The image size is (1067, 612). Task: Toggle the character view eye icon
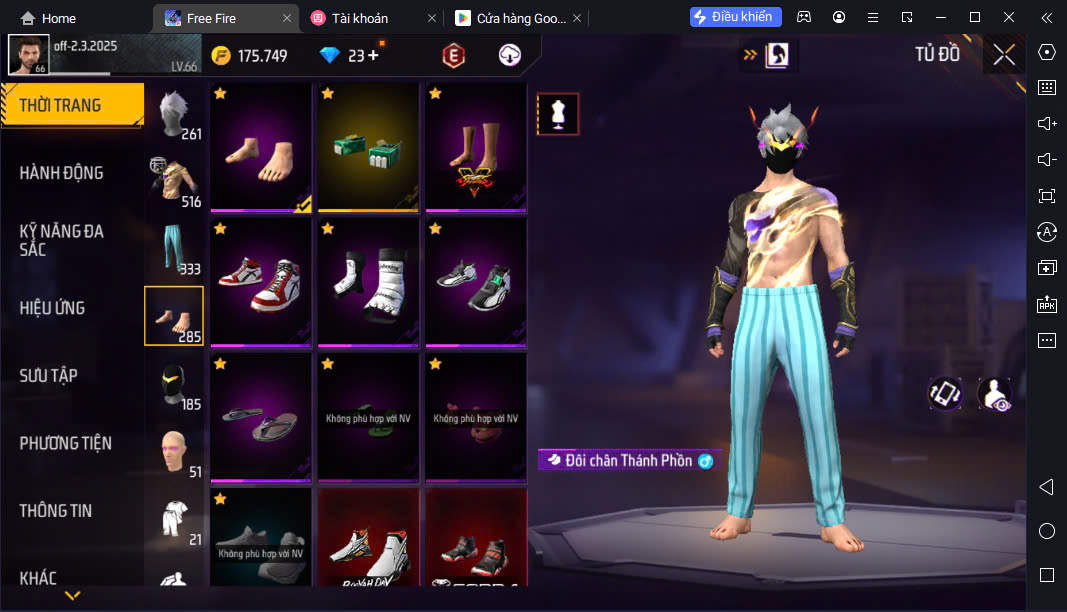(x=995, y=394)
